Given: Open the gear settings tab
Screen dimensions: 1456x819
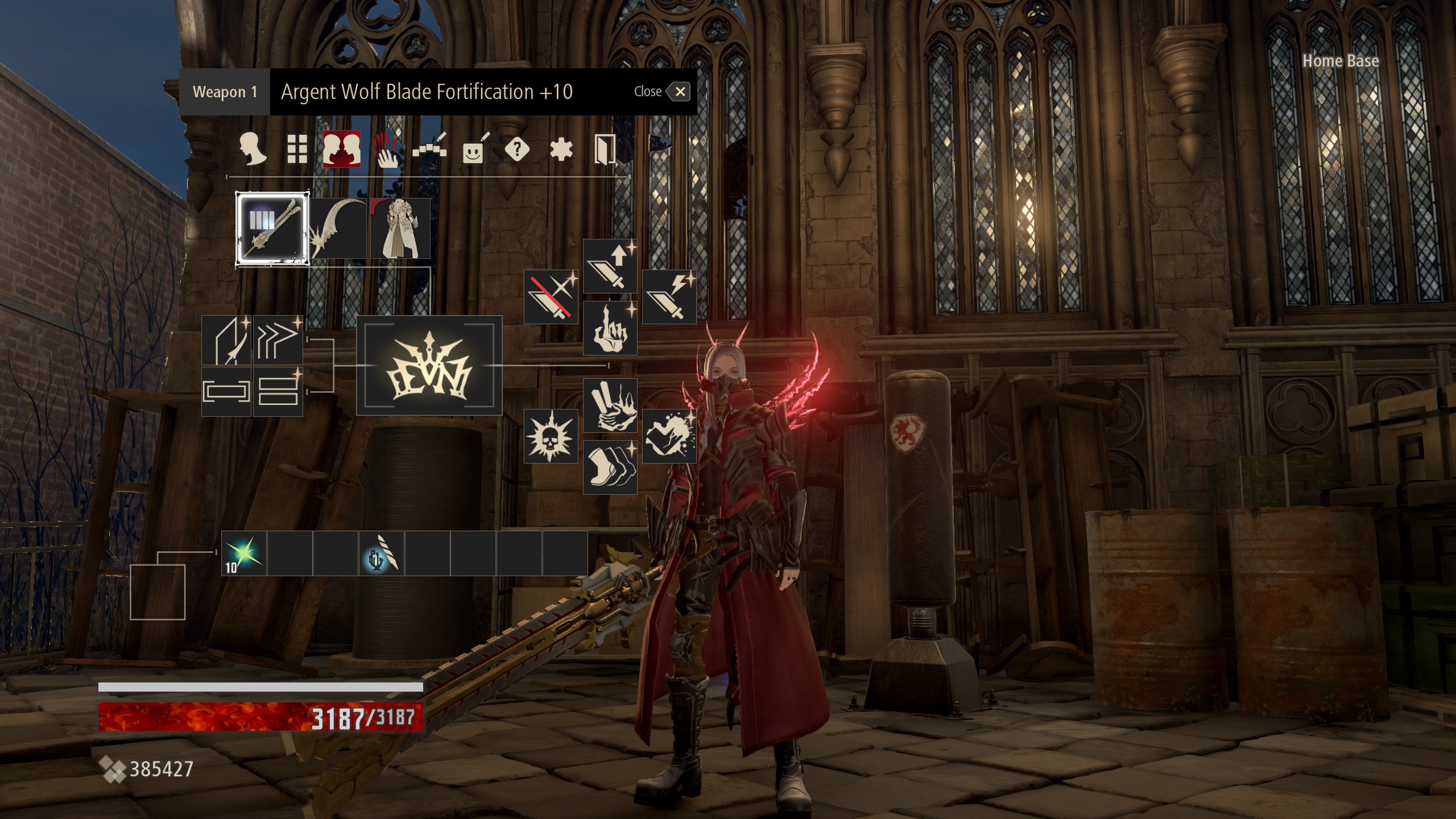Looking at the screenshot, I should 561,150.
